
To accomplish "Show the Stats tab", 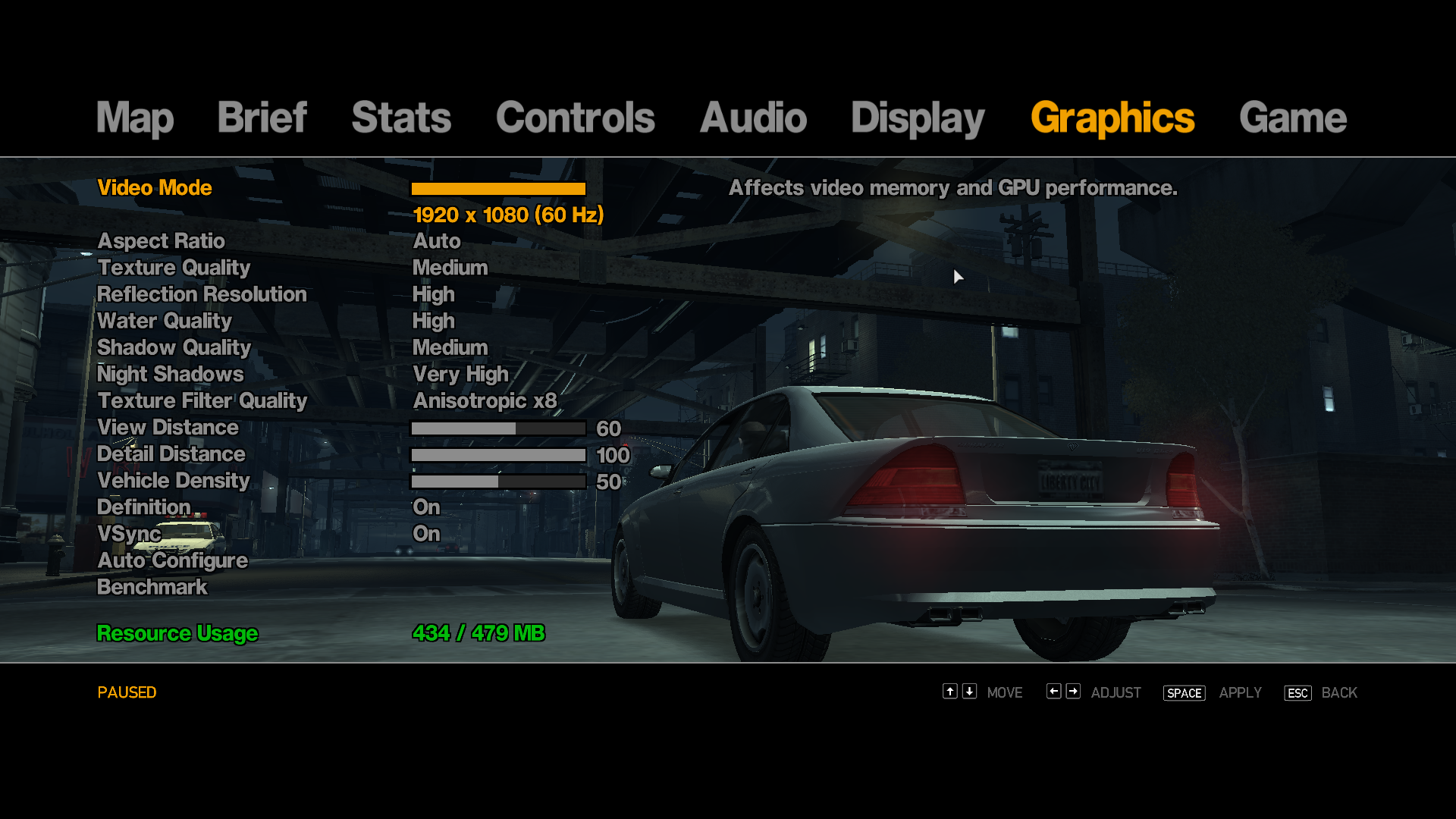I will (401, 118).
